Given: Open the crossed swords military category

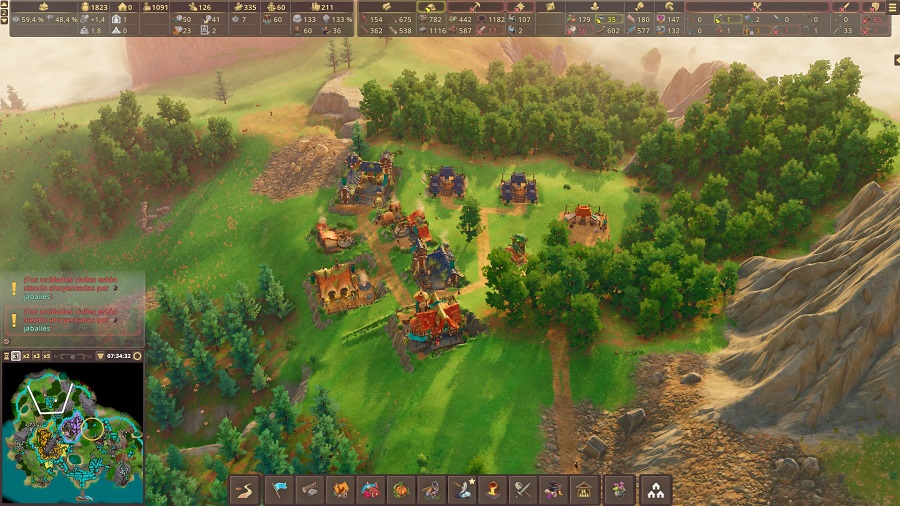Looking at the screenshot, I should click(x=521, y=490).
